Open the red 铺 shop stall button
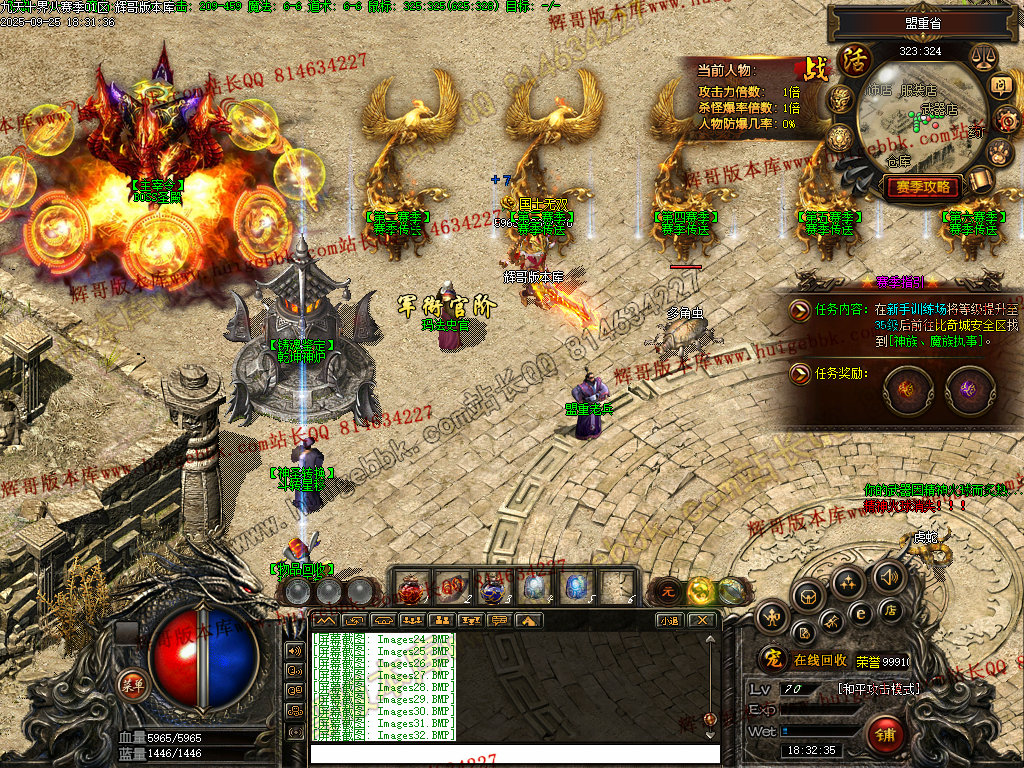 tap(886, 734)
